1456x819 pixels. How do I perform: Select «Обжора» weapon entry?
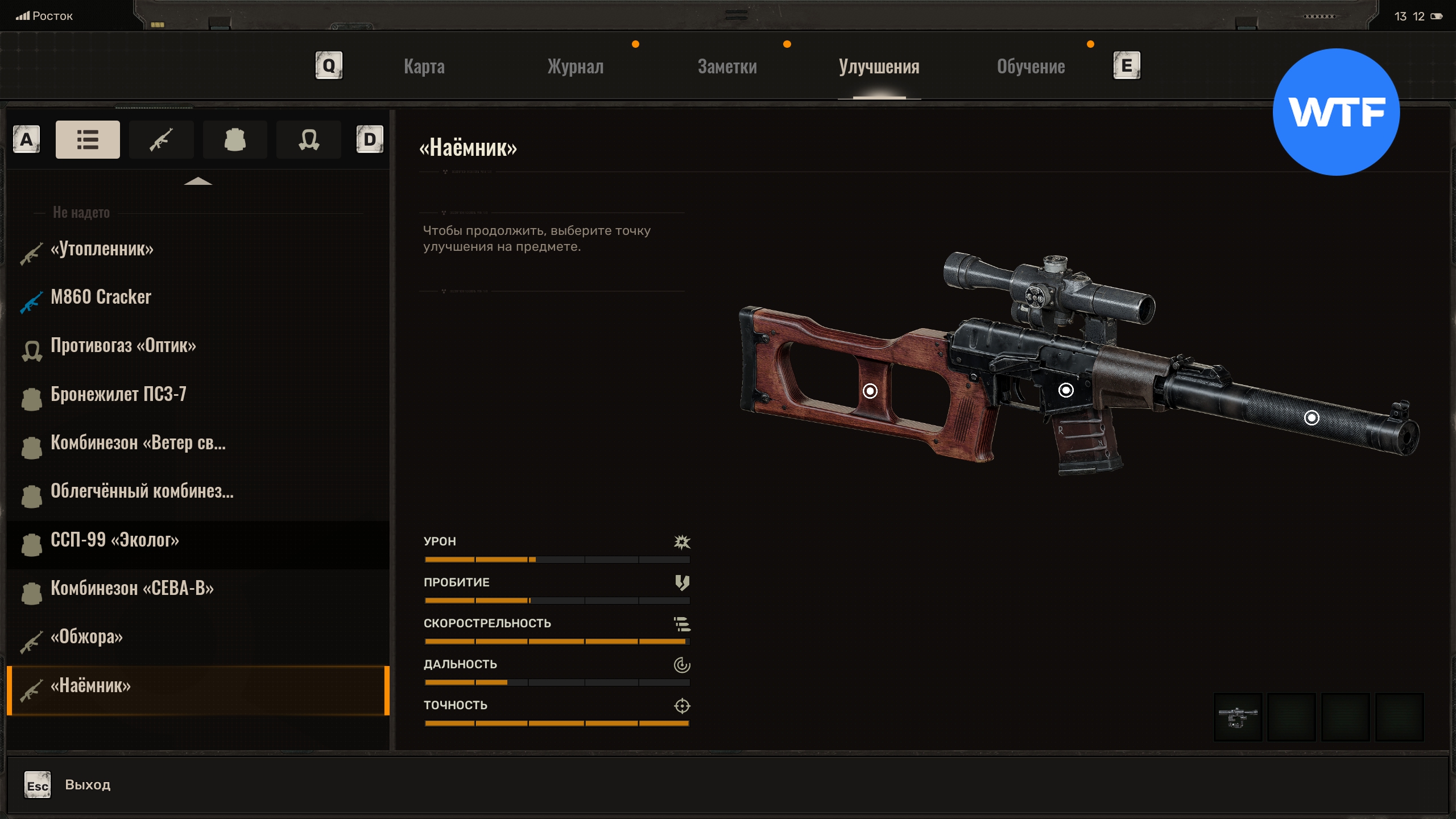click(86, 636)
